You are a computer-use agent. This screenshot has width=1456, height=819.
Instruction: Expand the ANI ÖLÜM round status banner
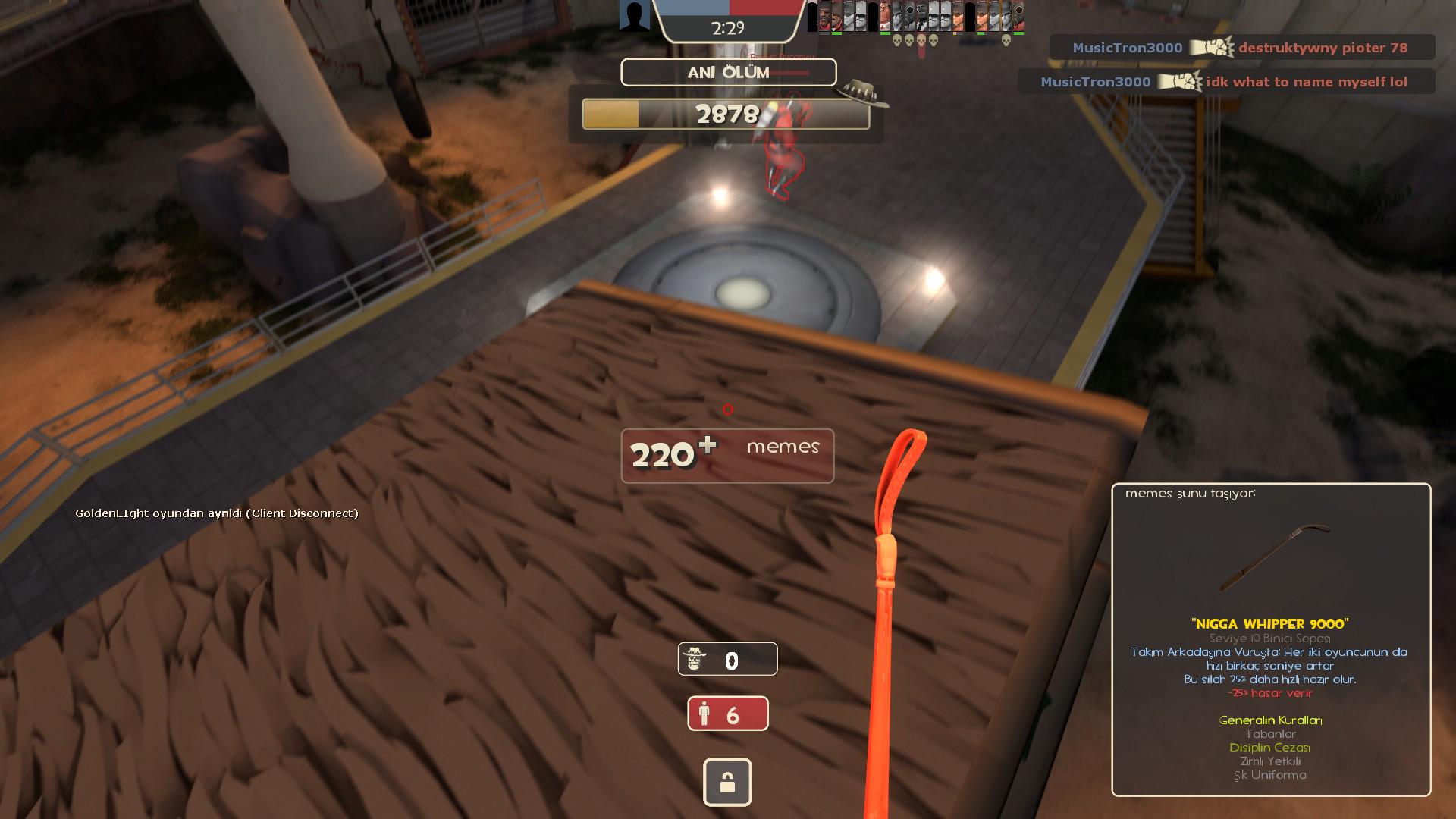(x=727, y=73)
